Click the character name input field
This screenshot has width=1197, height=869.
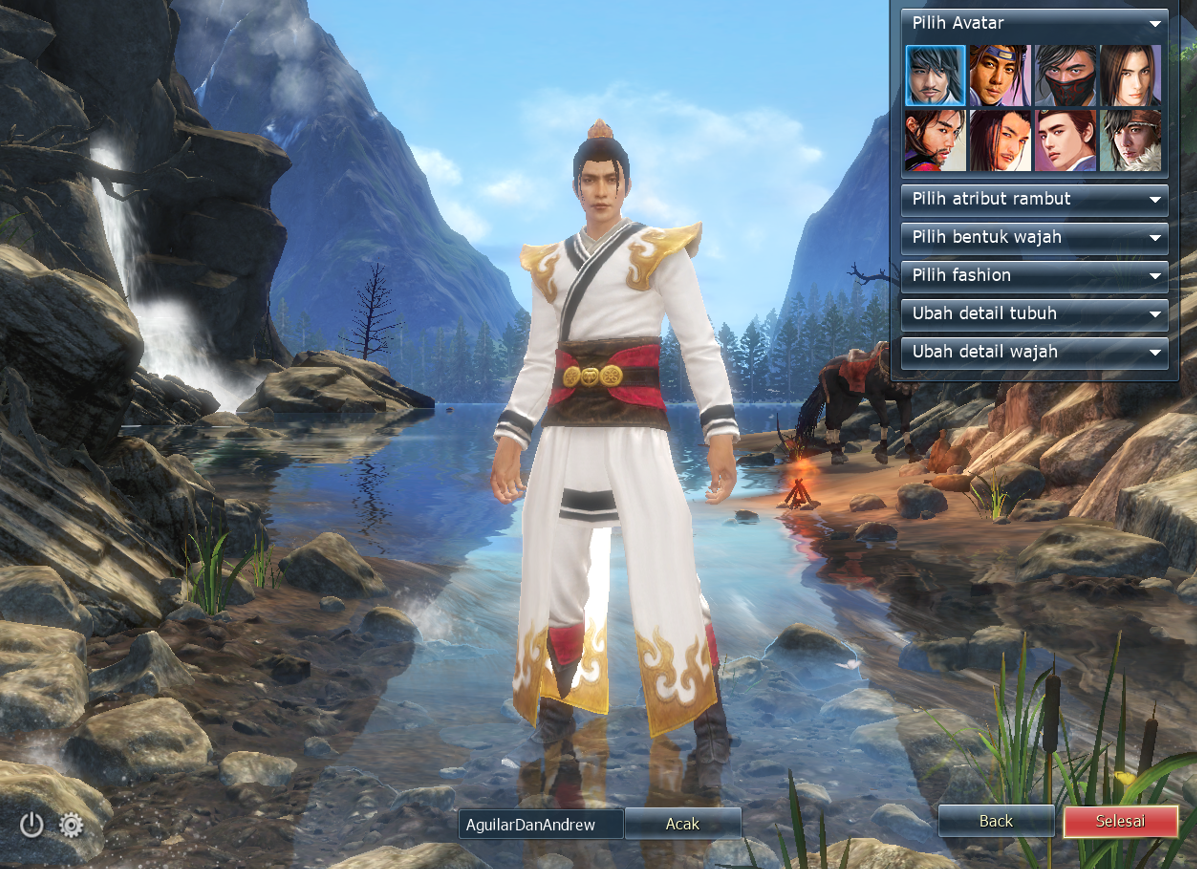click(541, 824)
